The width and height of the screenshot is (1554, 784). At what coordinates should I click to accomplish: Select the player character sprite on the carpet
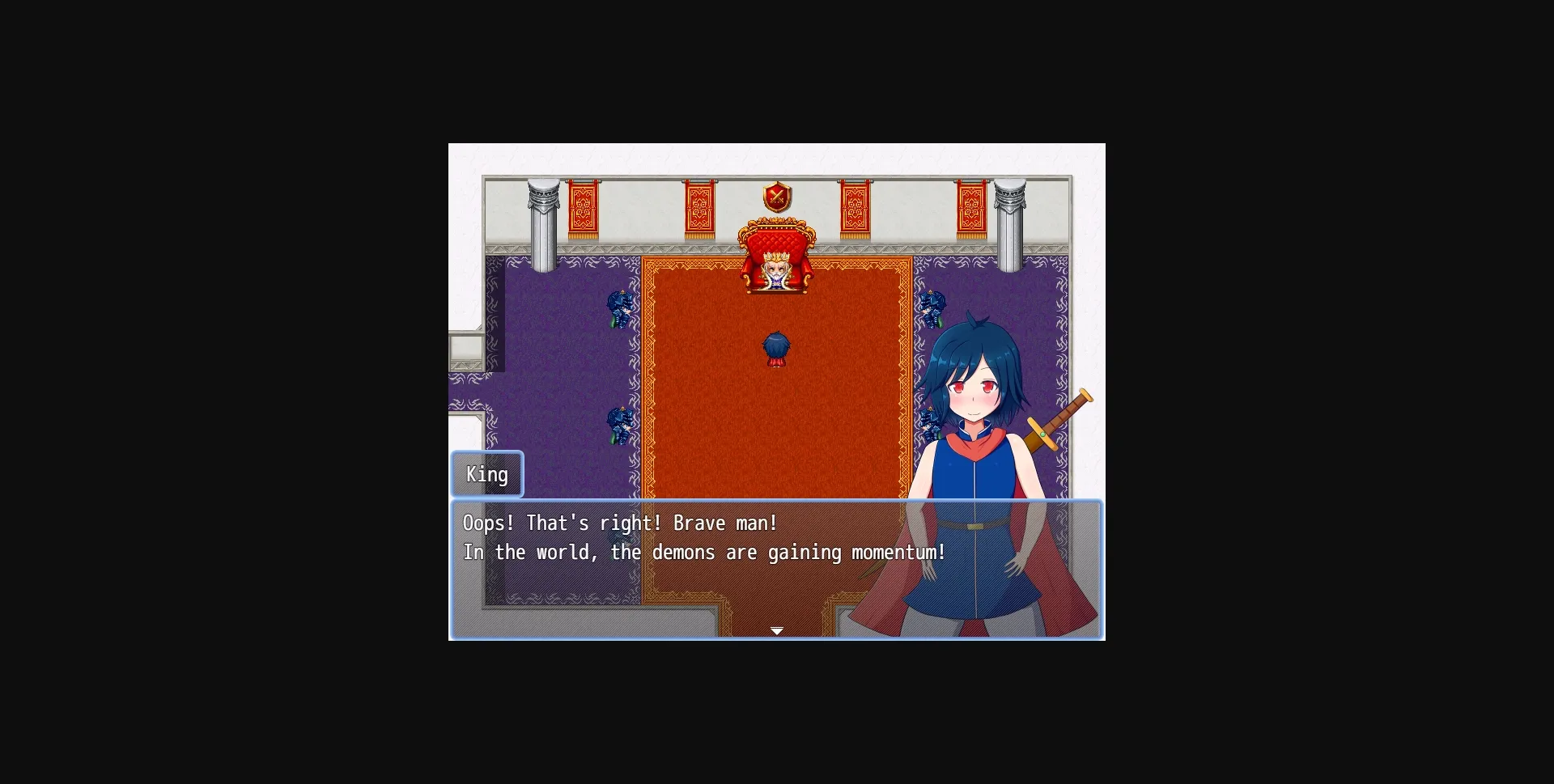pos(775,348)
